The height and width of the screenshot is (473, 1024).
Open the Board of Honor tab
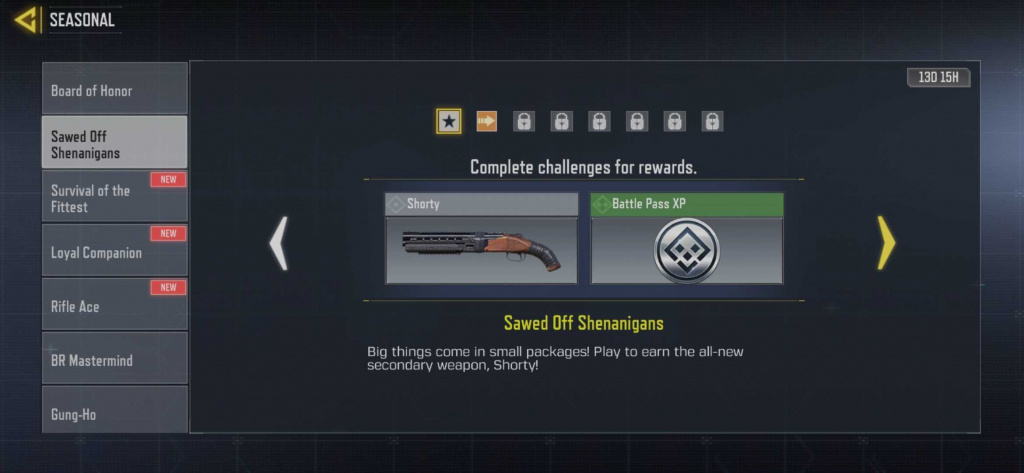pyautogui.click(x=114, y=90)
